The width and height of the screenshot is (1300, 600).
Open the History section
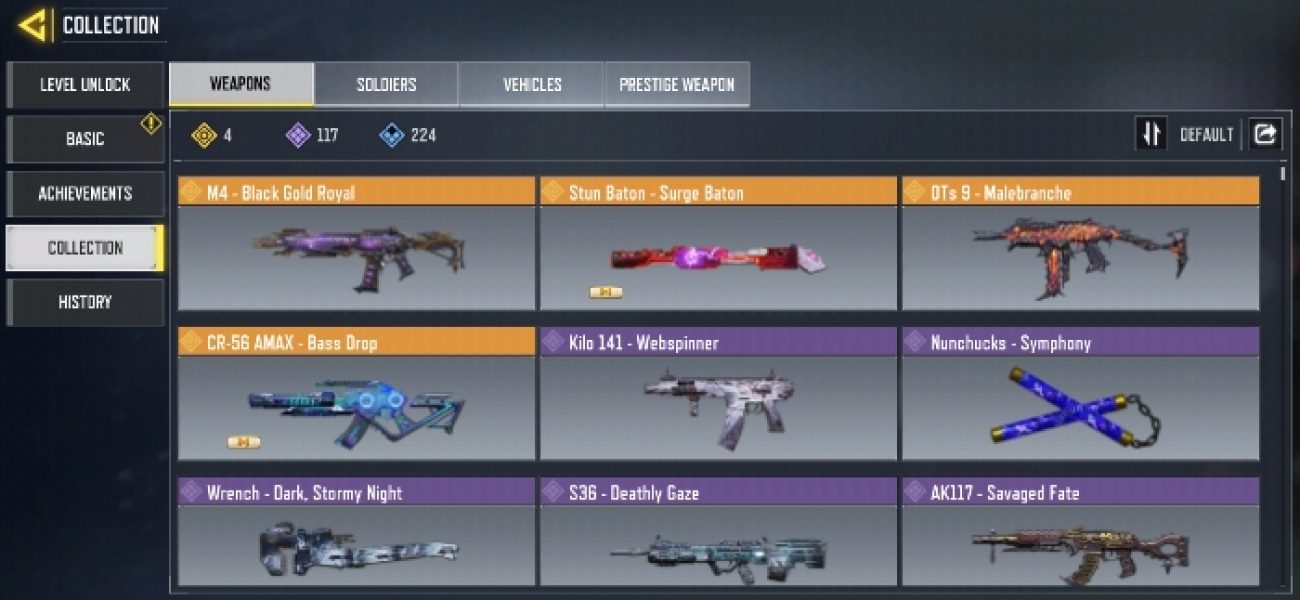(x=85, y=302)
